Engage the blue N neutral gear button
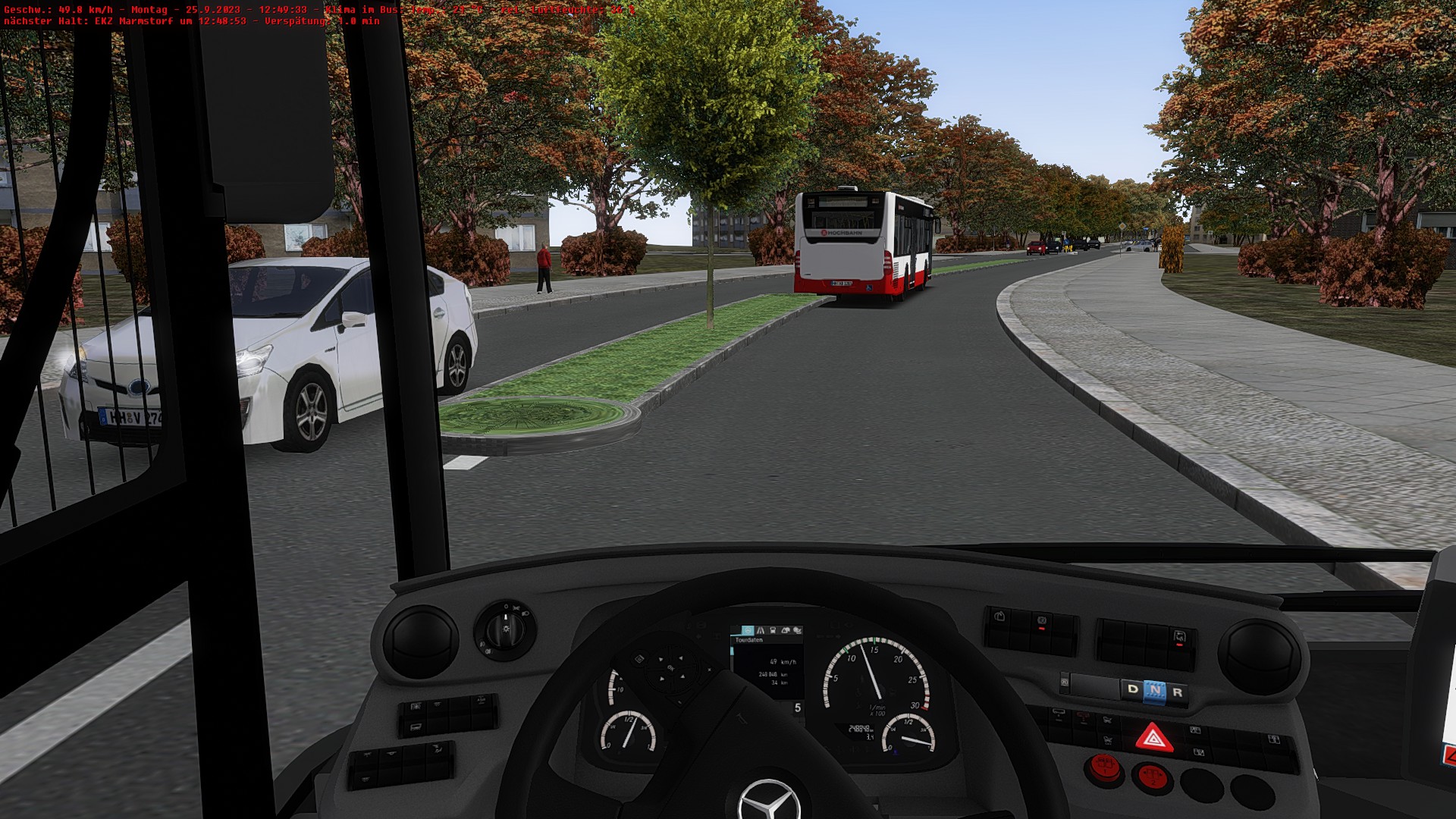Viewport: 1456px width, 819px height. (x=1154, y=691)
